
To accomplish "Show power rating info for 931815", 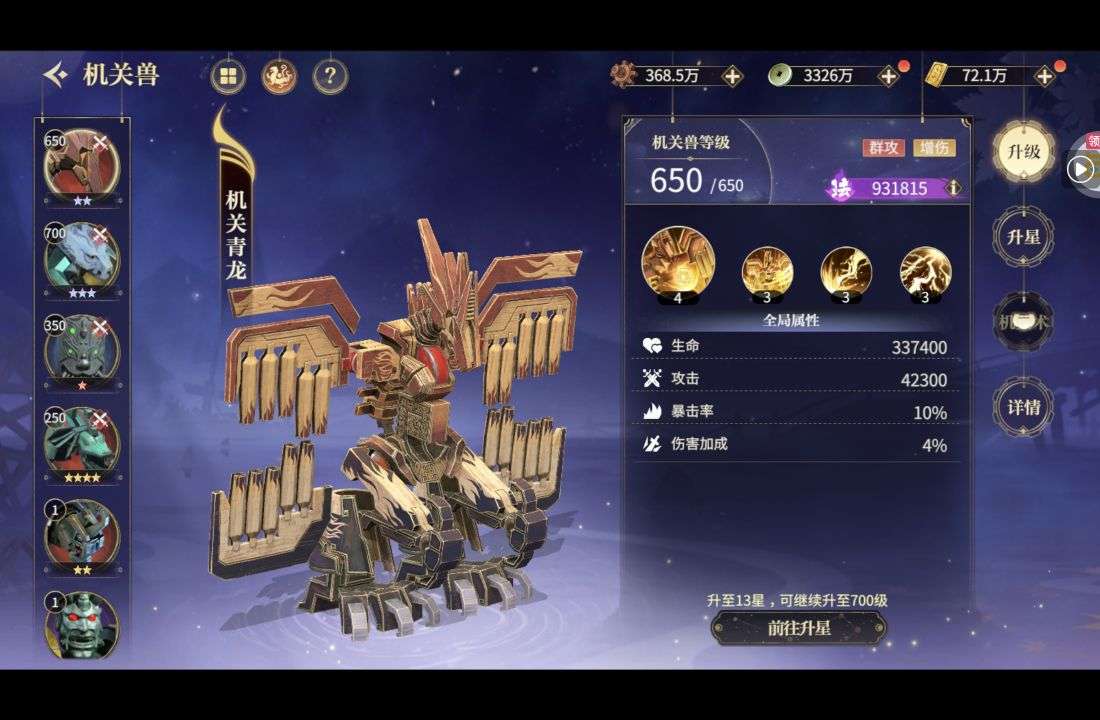I will click(x=953, y=188).
